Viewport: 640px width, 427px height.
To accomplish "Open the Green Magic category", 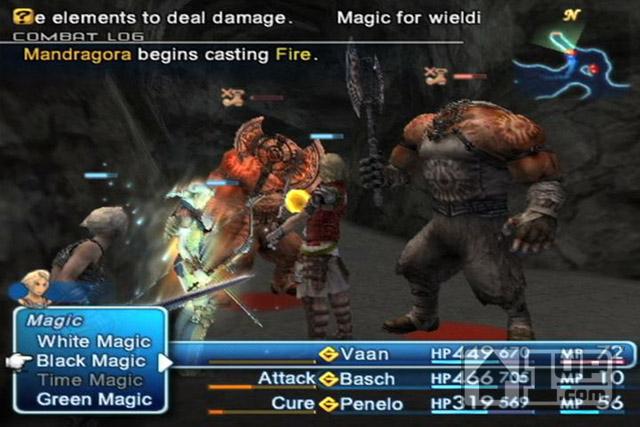I will pyautogui.click(x=94, y=399).
